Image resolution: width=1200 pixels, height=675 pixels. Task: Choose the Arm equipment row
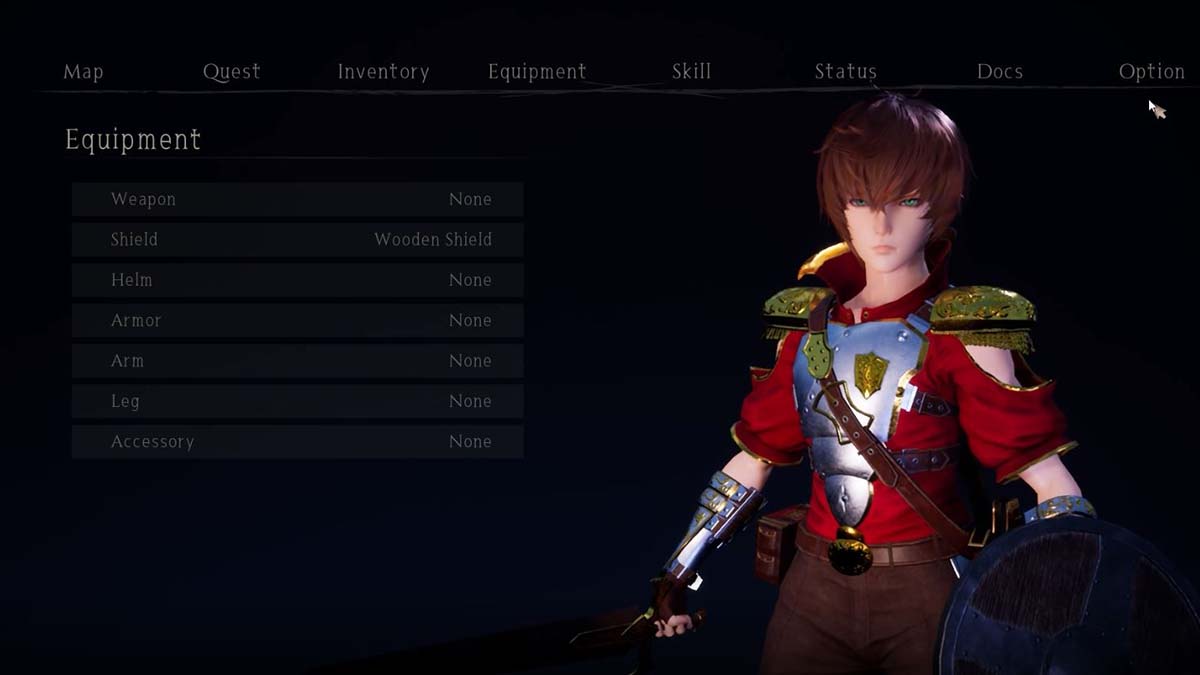[297, 361]
